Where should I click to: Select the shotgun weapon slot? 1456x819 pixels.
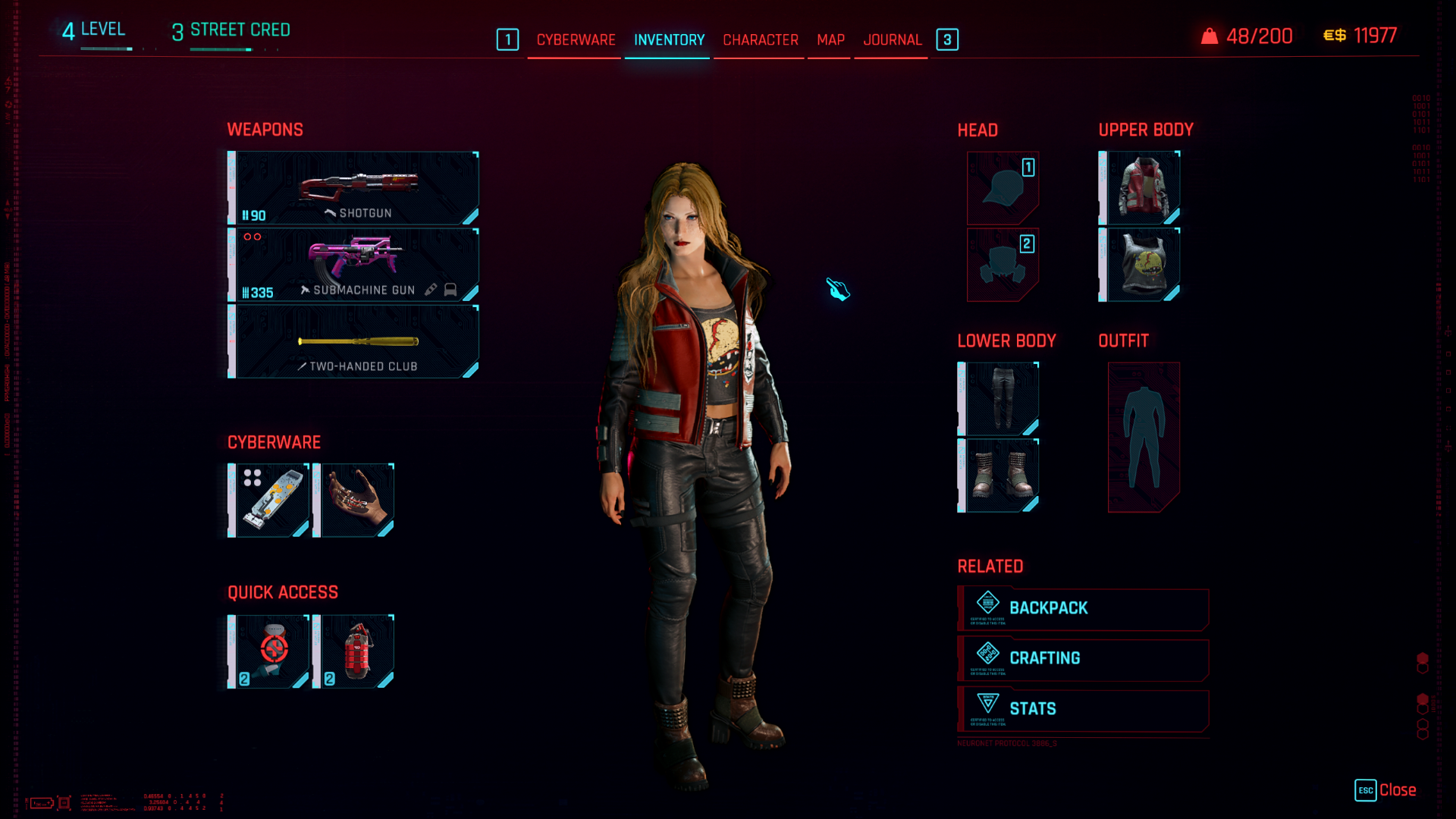point(354,188)
